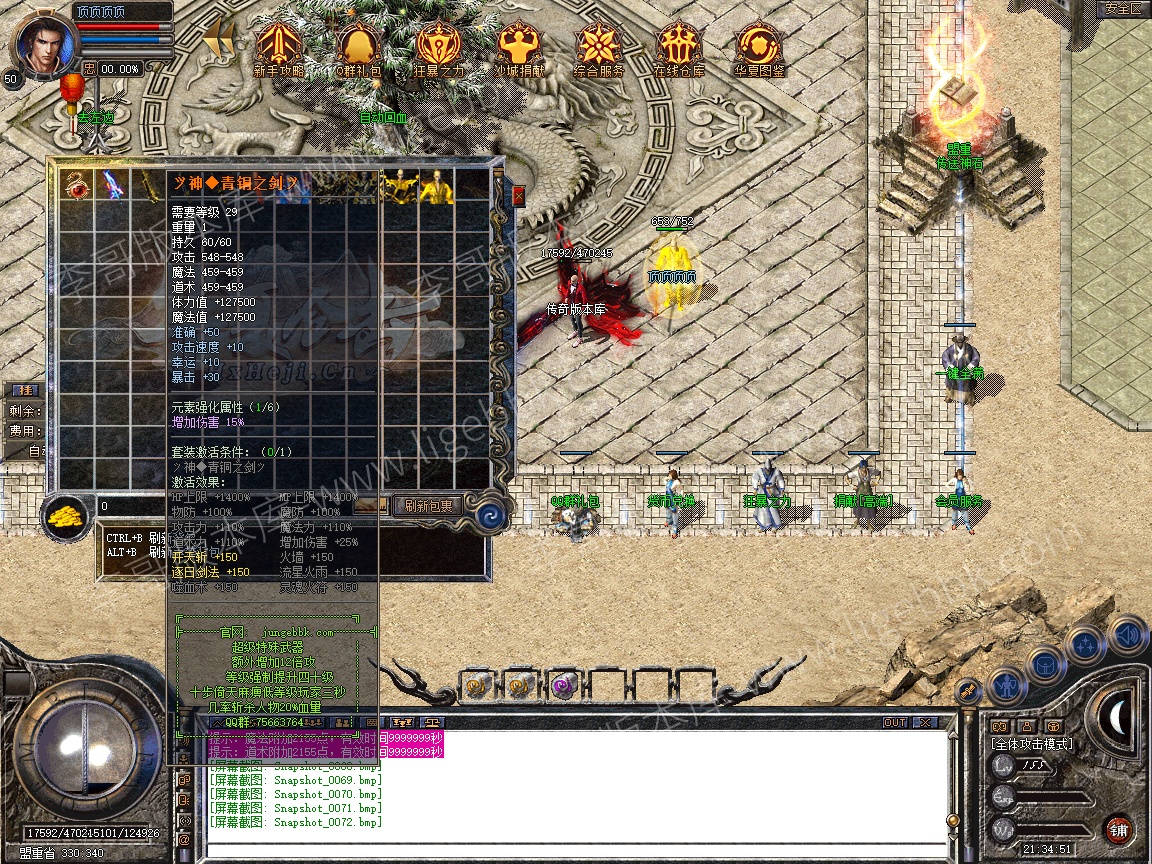Viewport: 1152px width, 864px height.
Task: Click the OUT button above the chat
Action: tap(894, 722)
